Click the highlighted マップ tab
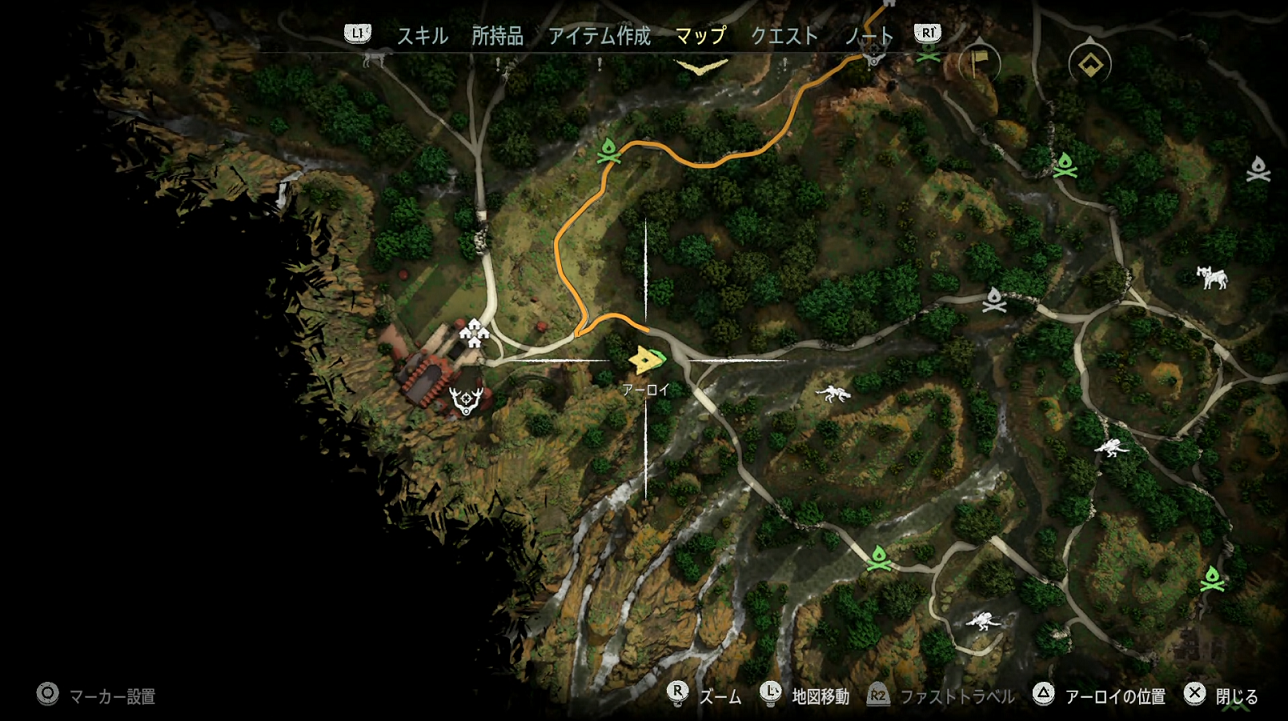Image resolution: width=1288 pixels, height=721 pixels. (x=700, y=36)
